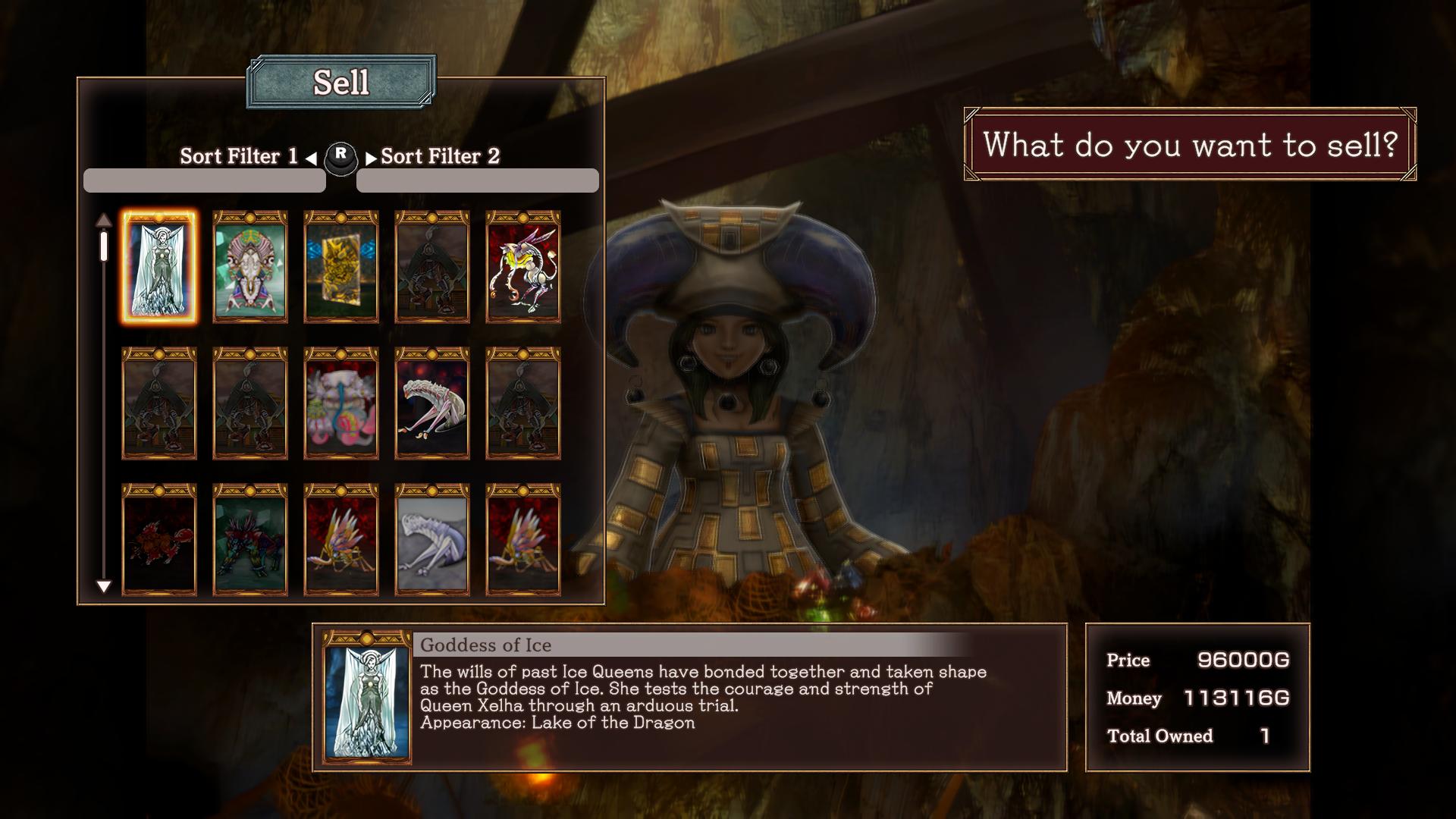This screenshot has height=819, width=1456.
Task: Choose the pink fleshy monster card
Action: pos(341,403)
